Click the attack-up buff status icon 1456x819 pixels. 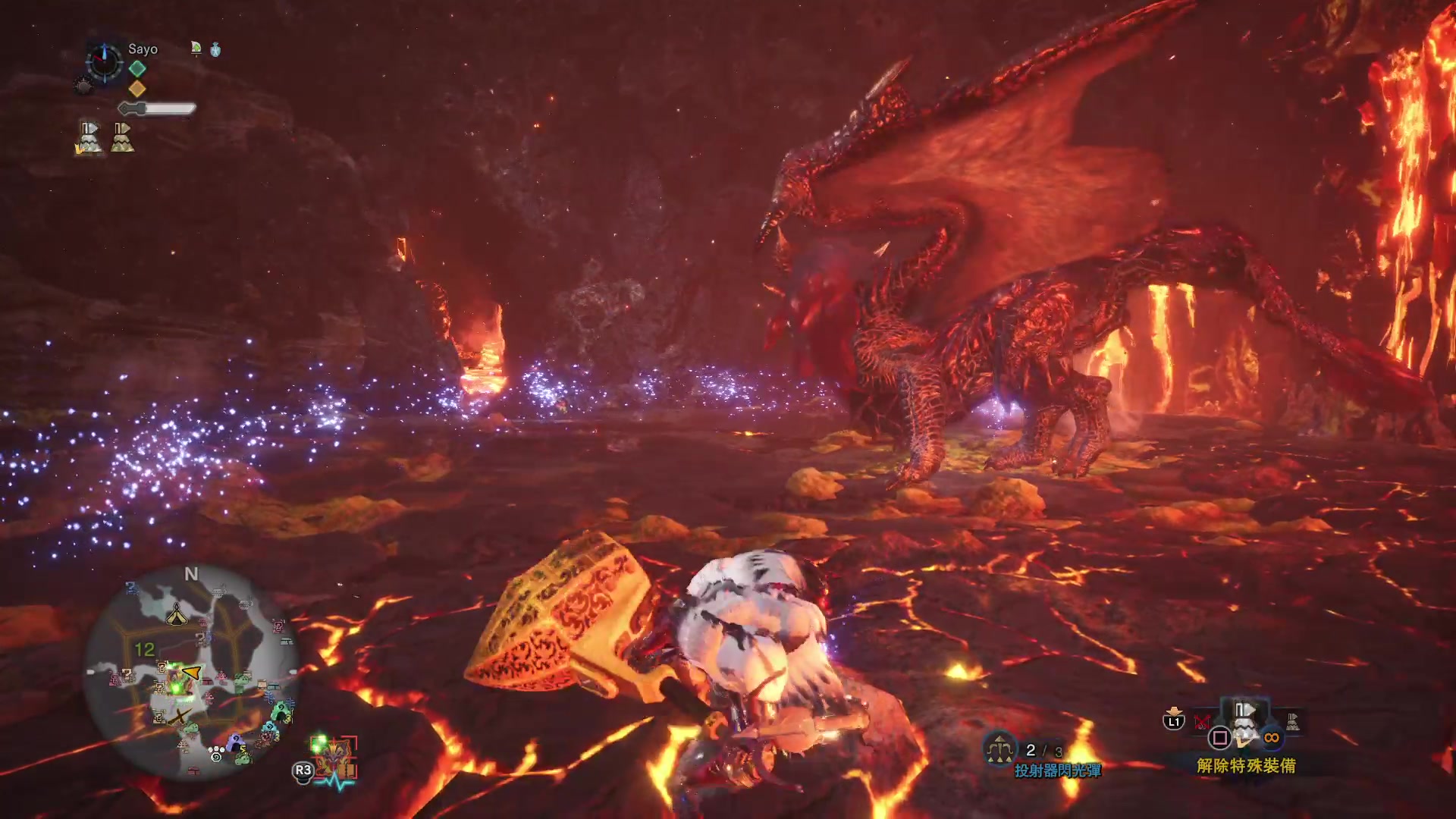click(x=196, y=49)
